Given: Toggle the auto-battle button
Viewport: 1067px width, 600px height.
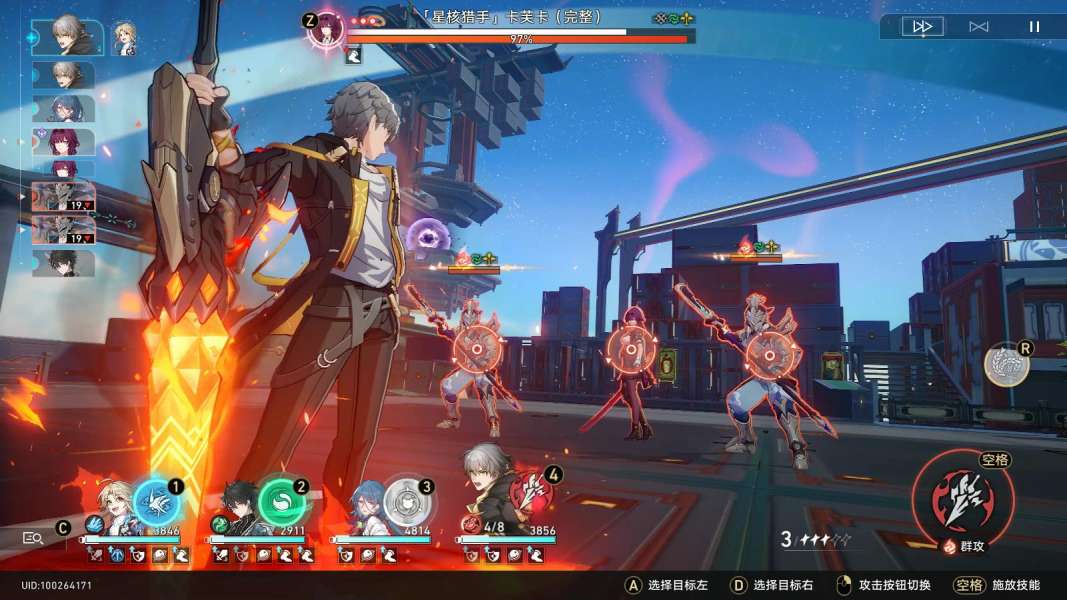Looking at the screenshot, I should tap(978, 27).
